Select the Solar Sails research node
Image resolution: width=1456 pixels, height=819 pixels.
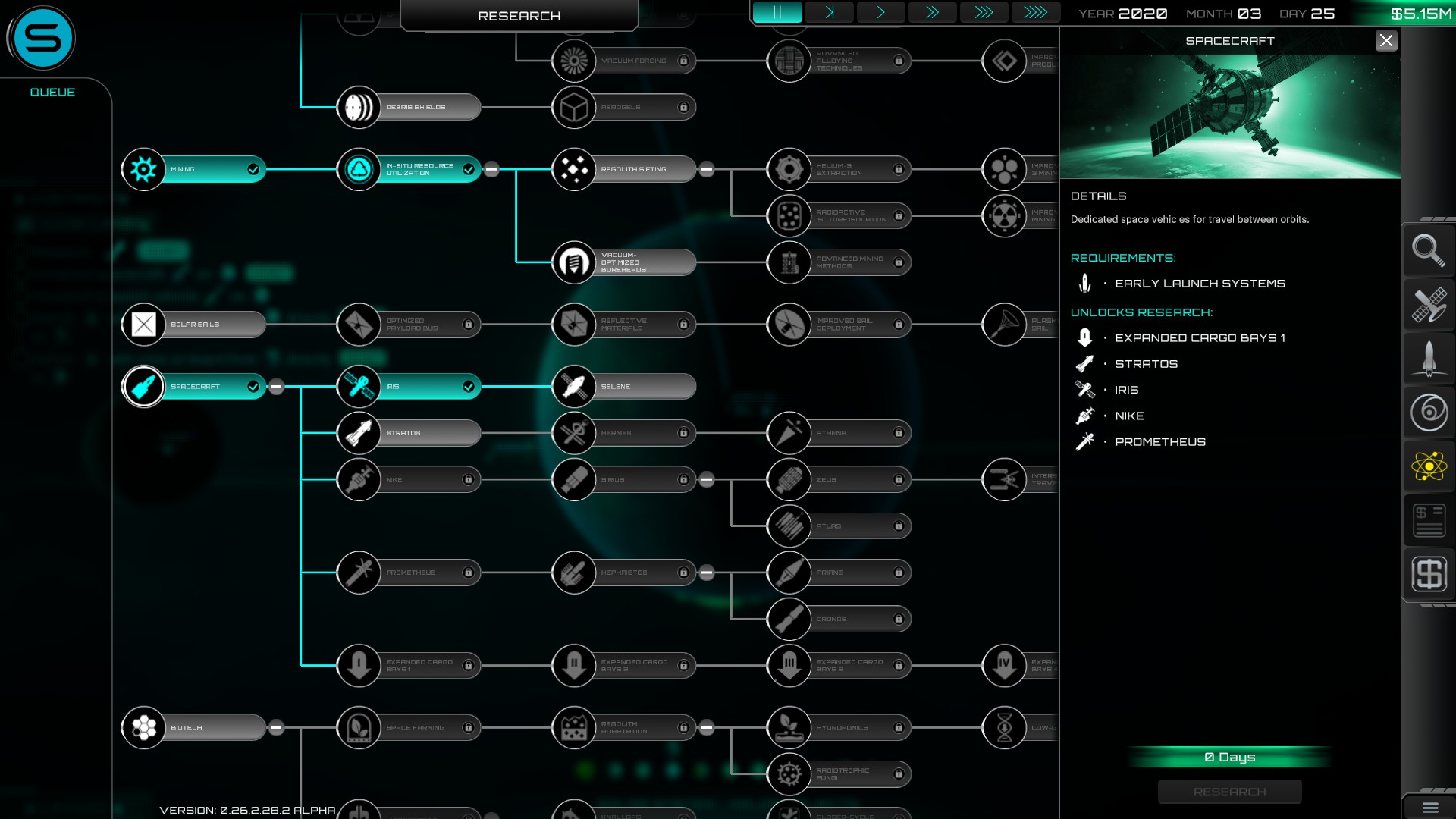click(x=194, y=325)
